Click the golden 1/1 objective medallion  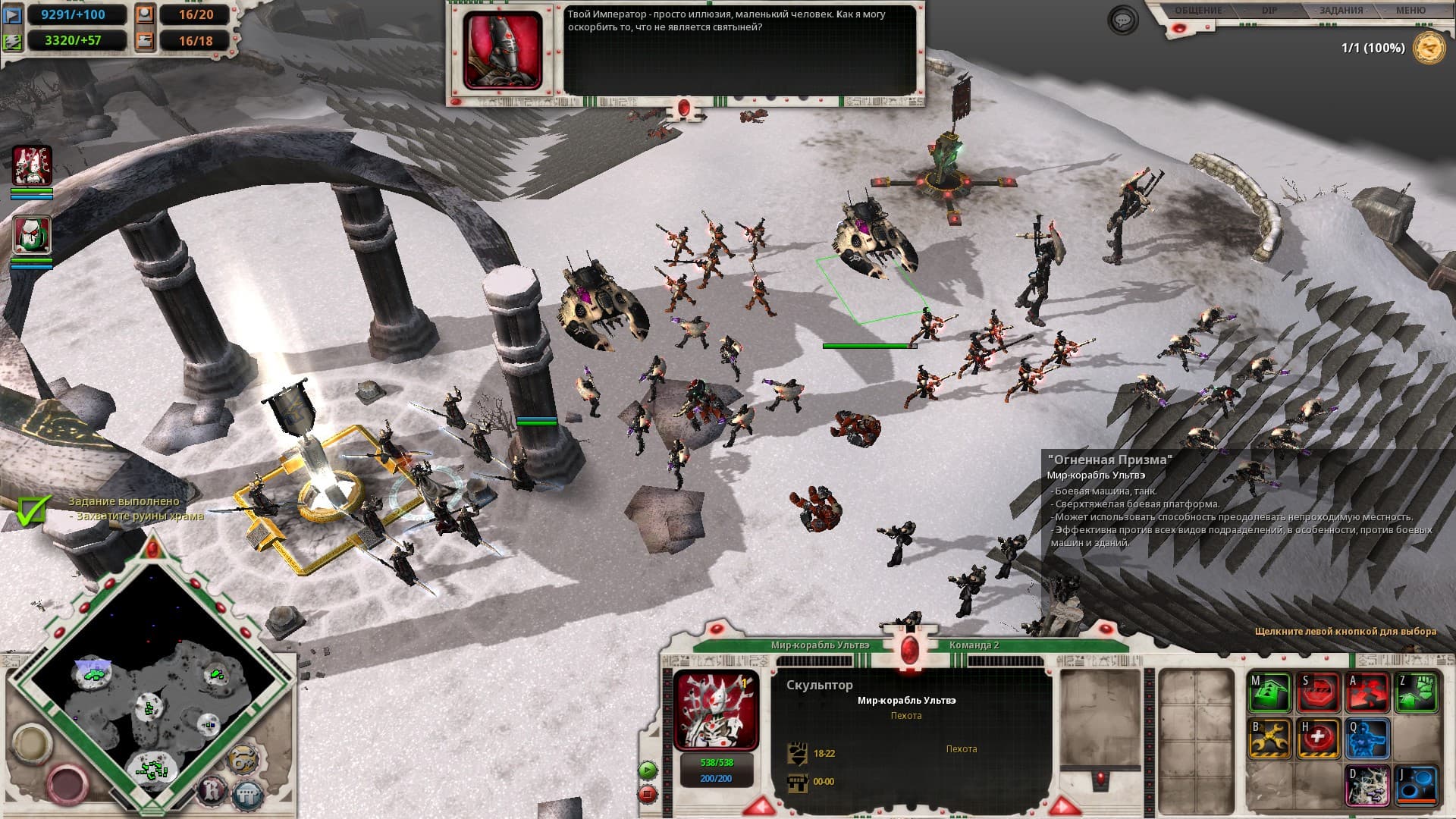pyautogui.click(x=1429, y=48)
